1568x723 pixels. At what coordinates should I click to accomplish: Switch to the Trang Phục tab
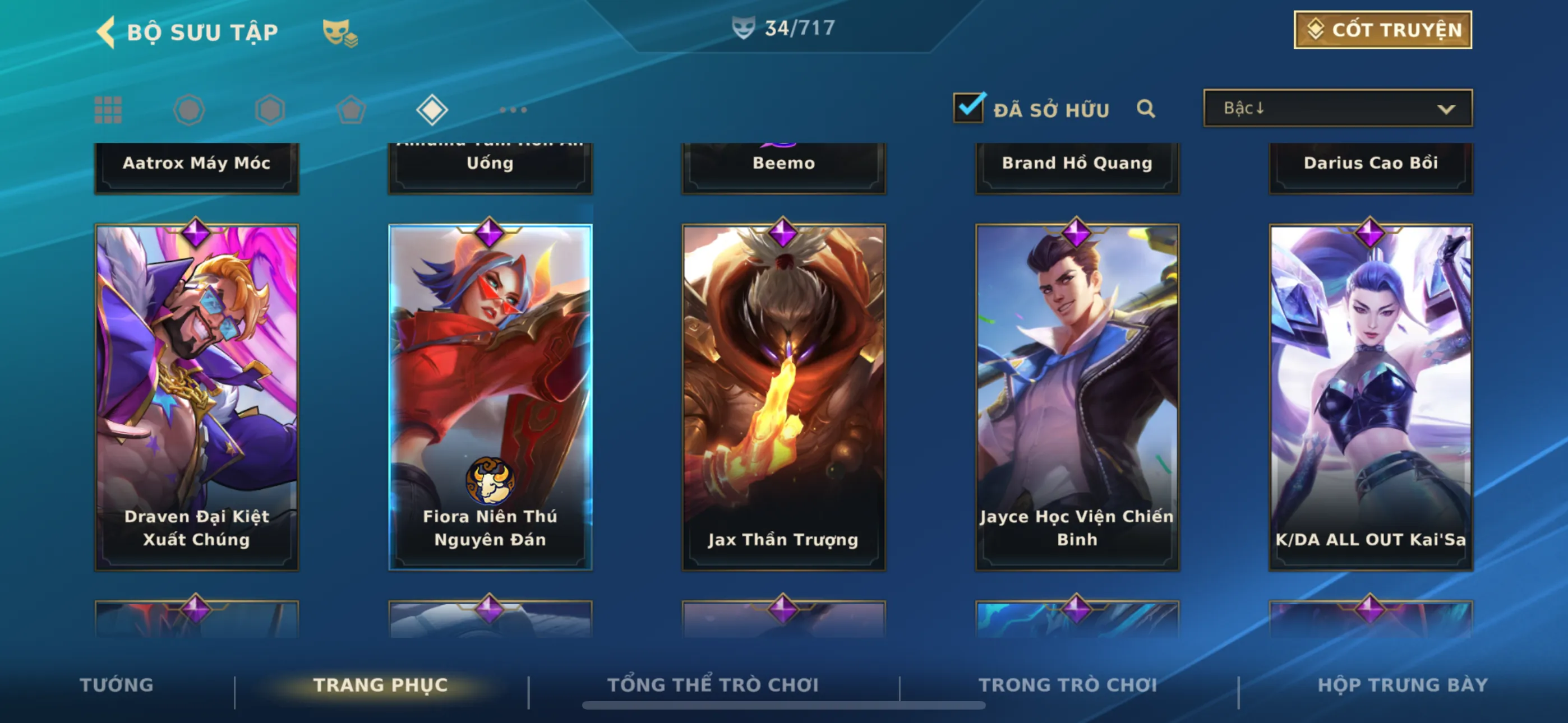click(380, 685)
